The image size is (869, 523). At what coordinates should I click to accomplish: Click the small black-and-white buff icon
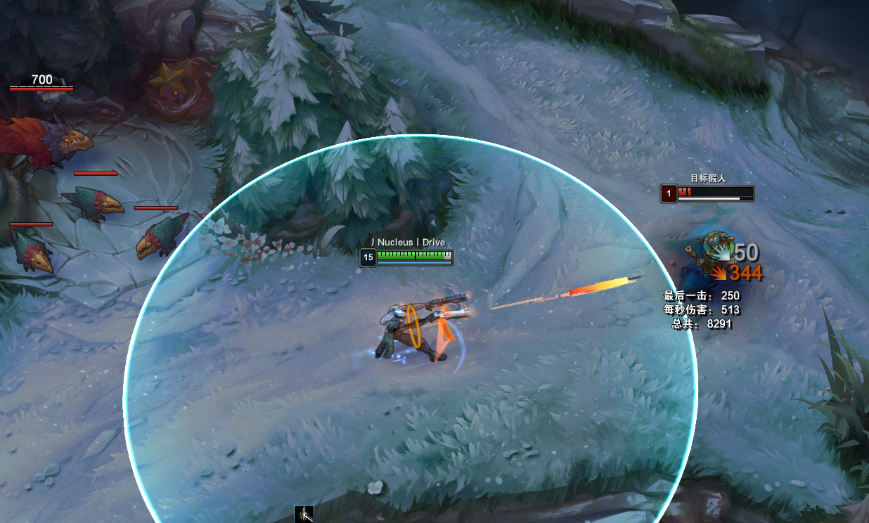click(305, 514)
